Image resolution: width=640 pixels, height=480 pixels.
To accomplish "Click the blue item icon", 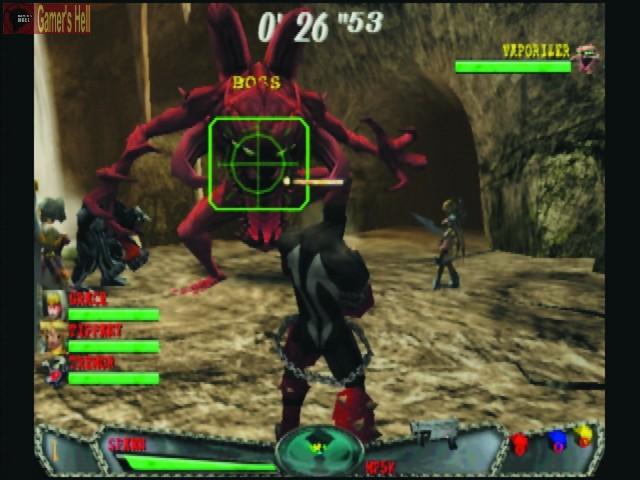I will click(556, 440).
